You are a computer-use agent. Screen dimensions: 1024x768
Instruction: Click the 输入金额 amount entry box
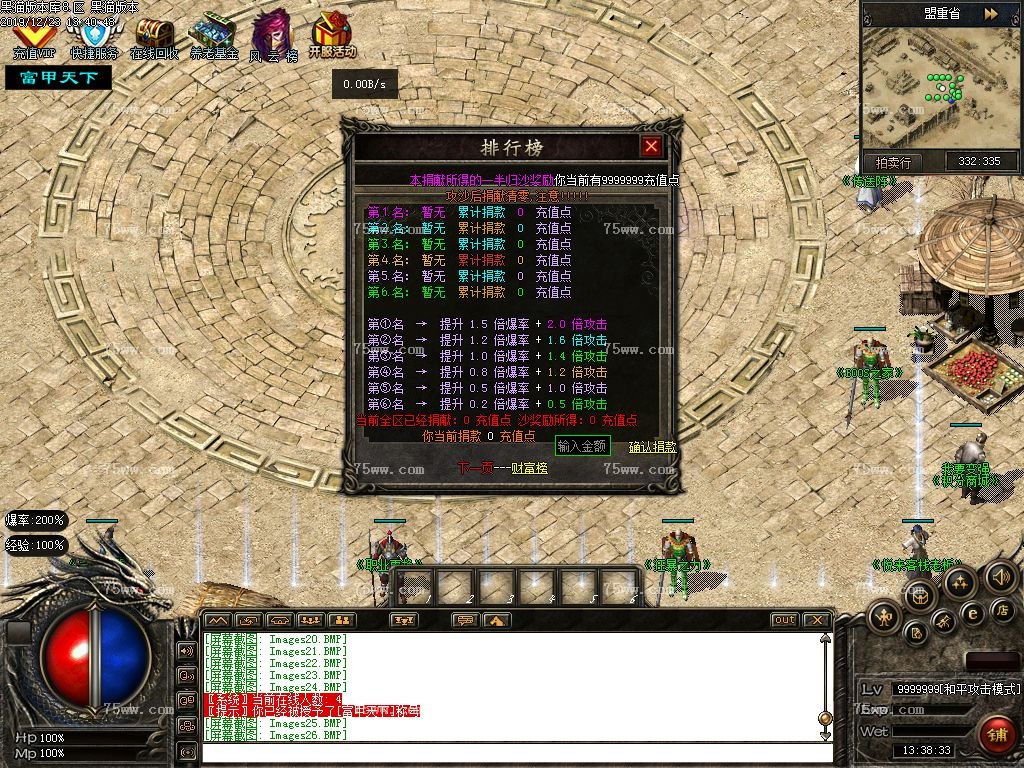[582, 446]
